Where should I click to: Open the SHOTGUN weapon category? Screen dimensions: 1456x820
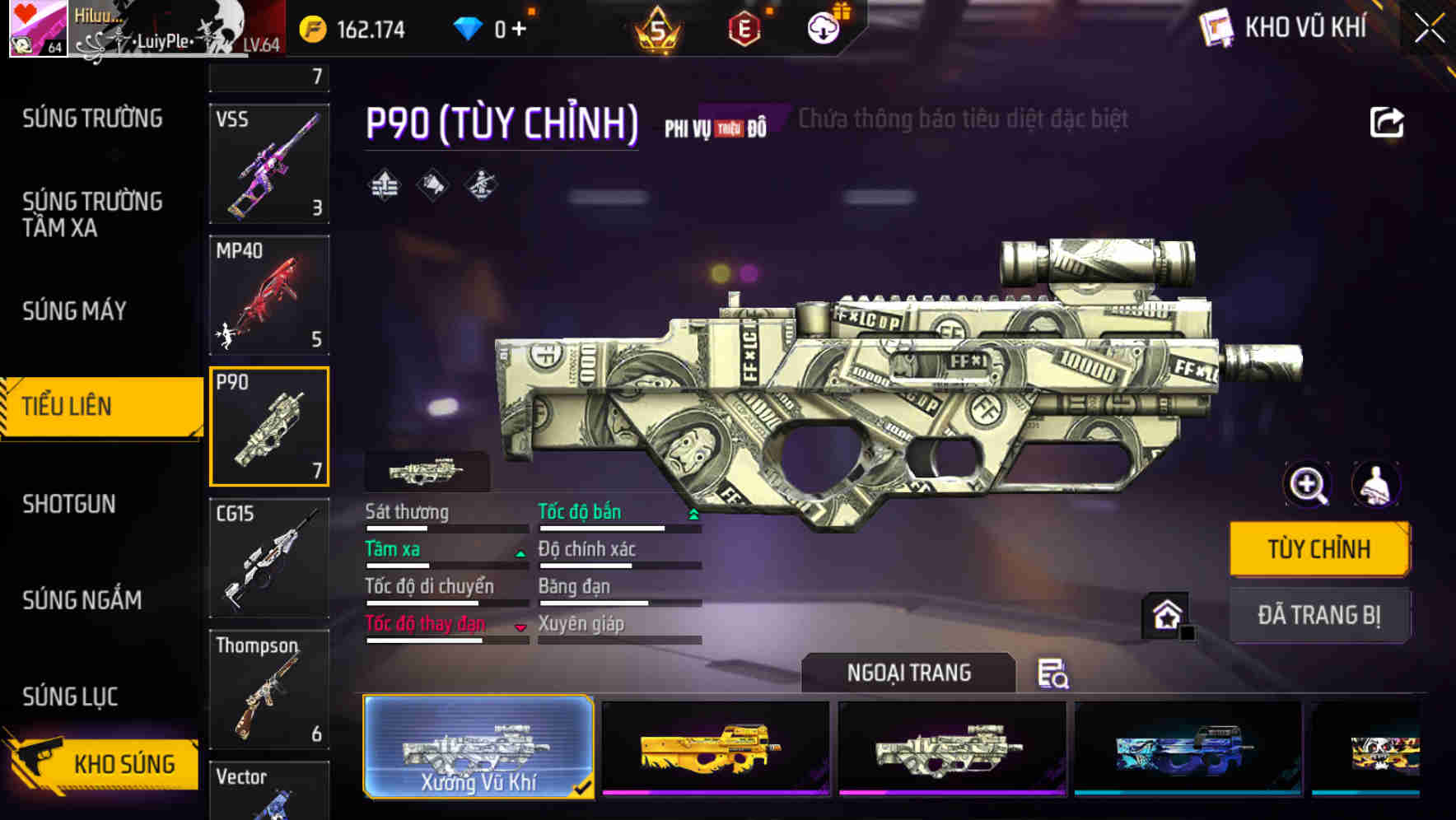[68, 503]
